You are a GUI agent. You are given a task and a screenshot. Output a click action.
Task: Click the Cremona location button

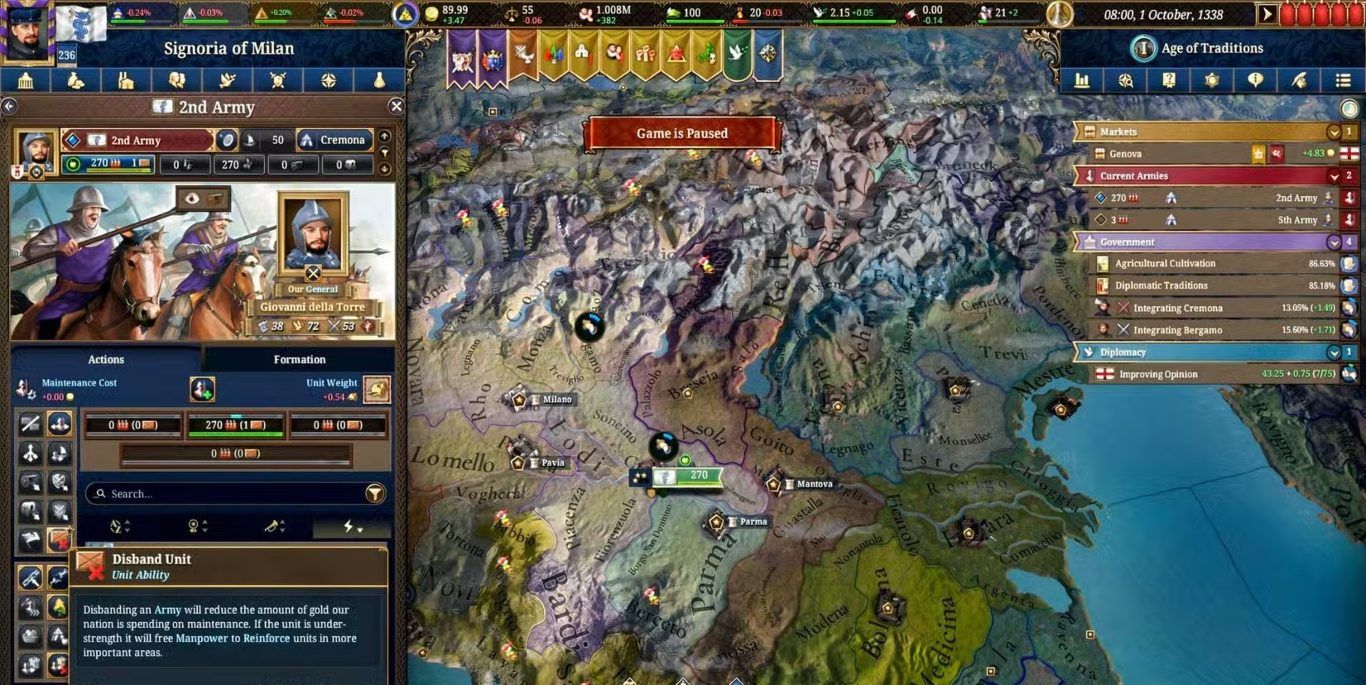click(x=334, y=141)
